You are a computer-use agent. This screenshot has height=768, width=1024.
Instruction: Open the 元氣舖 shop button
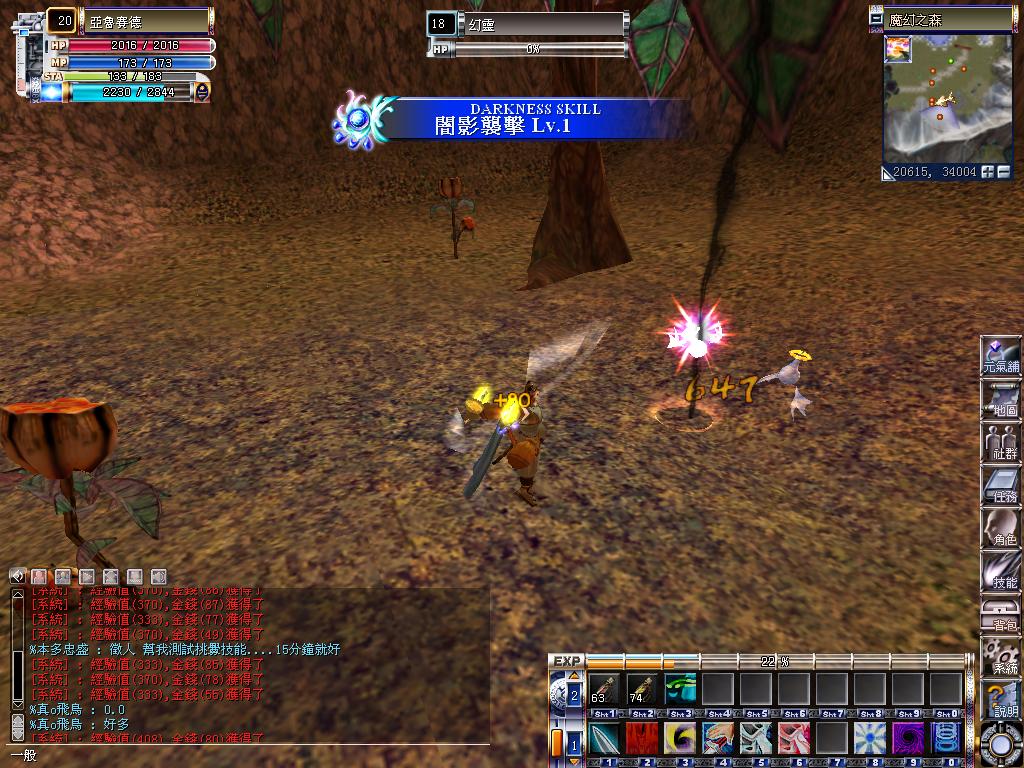coord(1001,355)
